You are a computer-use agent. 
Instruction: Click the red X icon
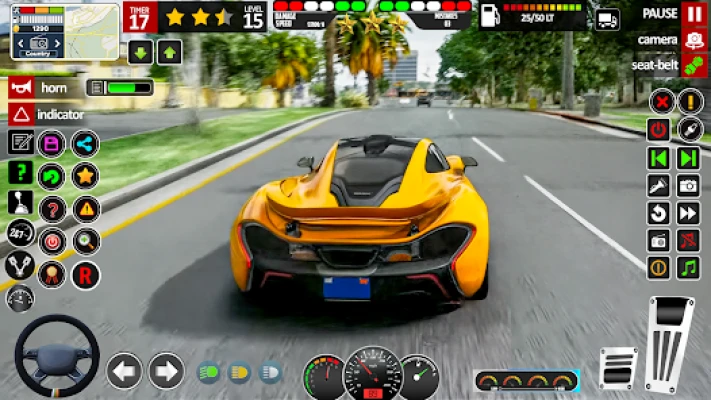click(x=660, y=101)
